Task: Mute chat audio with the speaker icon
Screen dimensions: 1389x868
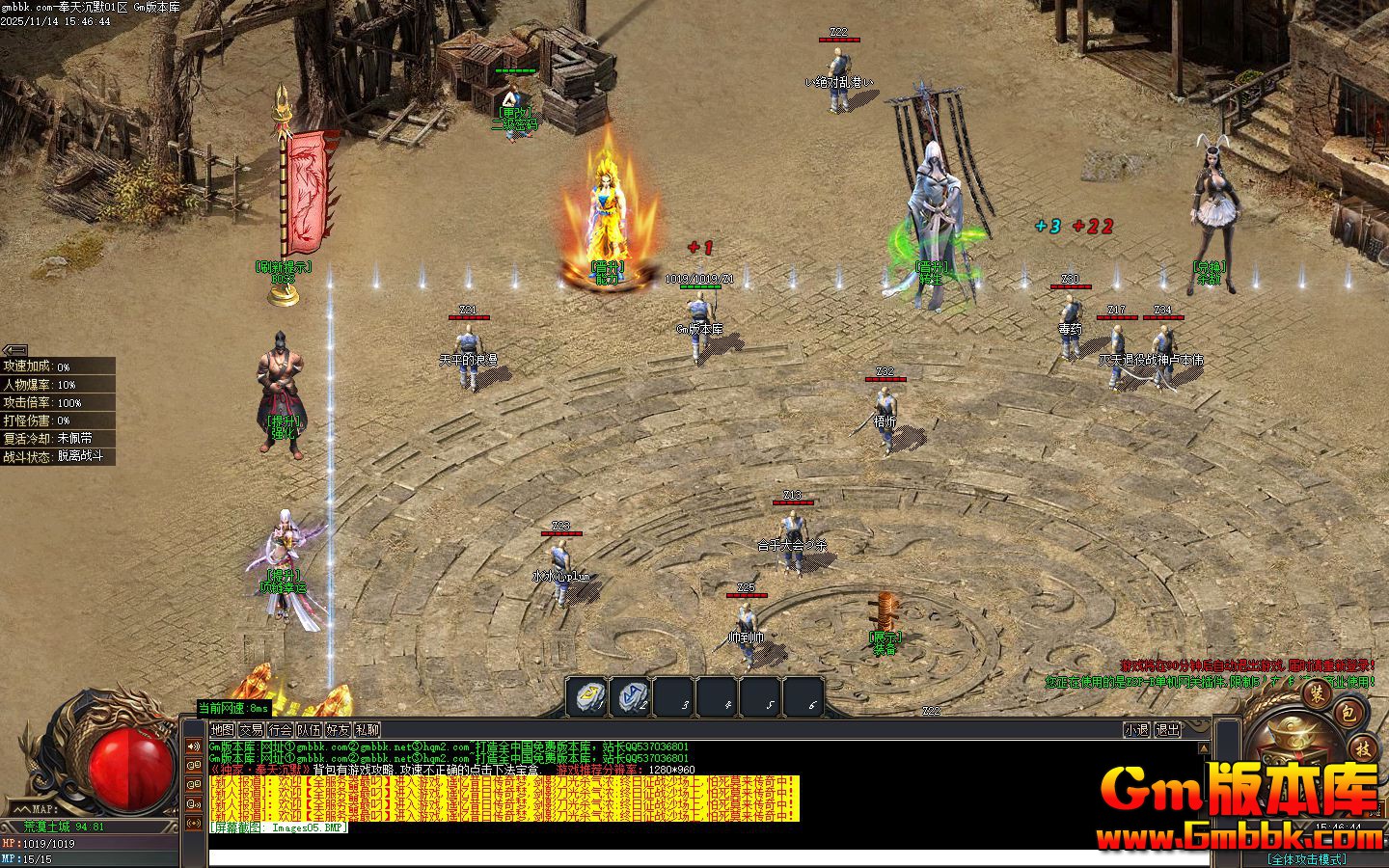Action: tap(193, 746)
